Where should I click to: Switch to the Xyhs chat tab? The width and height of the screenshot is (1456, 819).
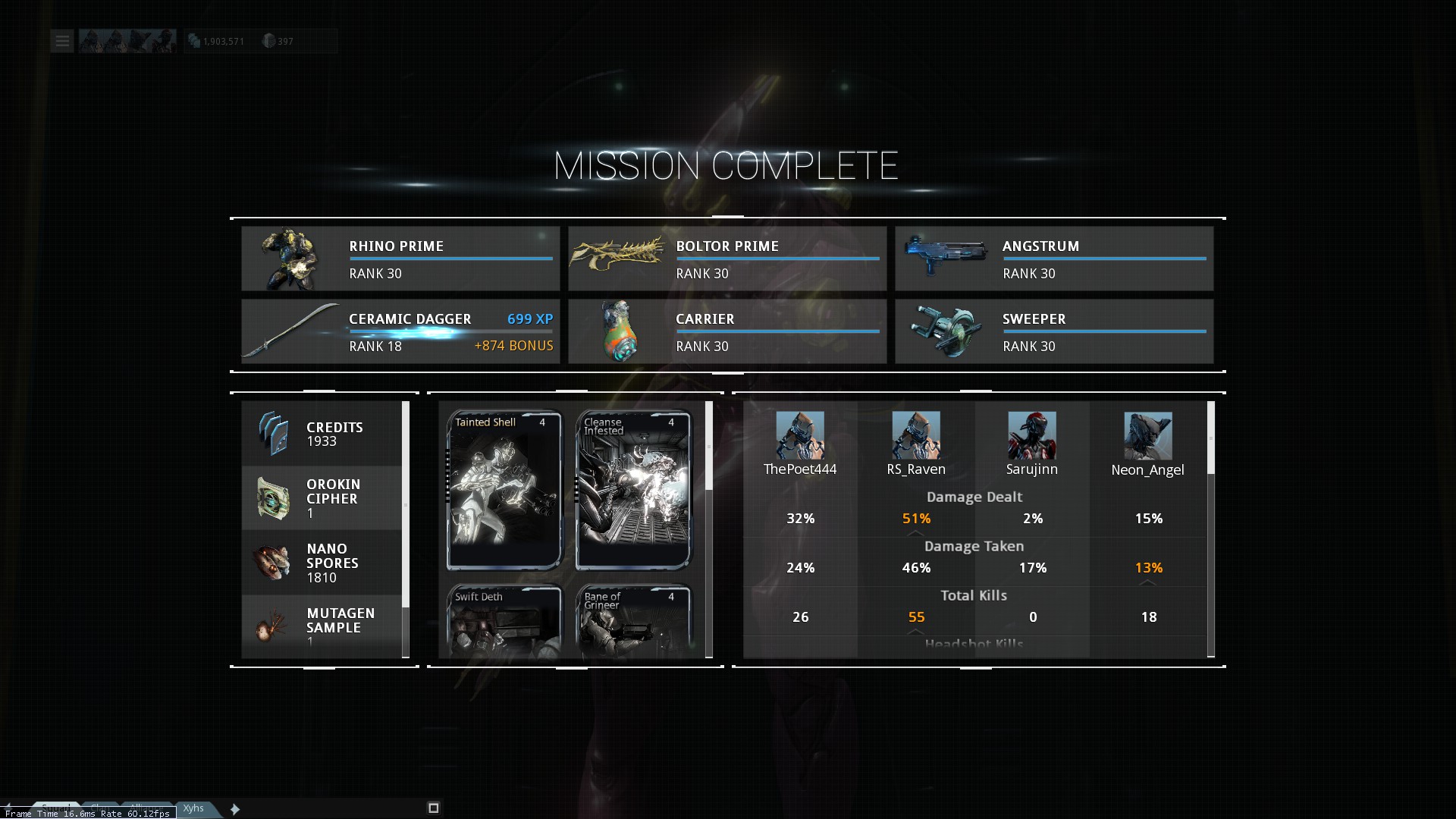tap(193, 808)
